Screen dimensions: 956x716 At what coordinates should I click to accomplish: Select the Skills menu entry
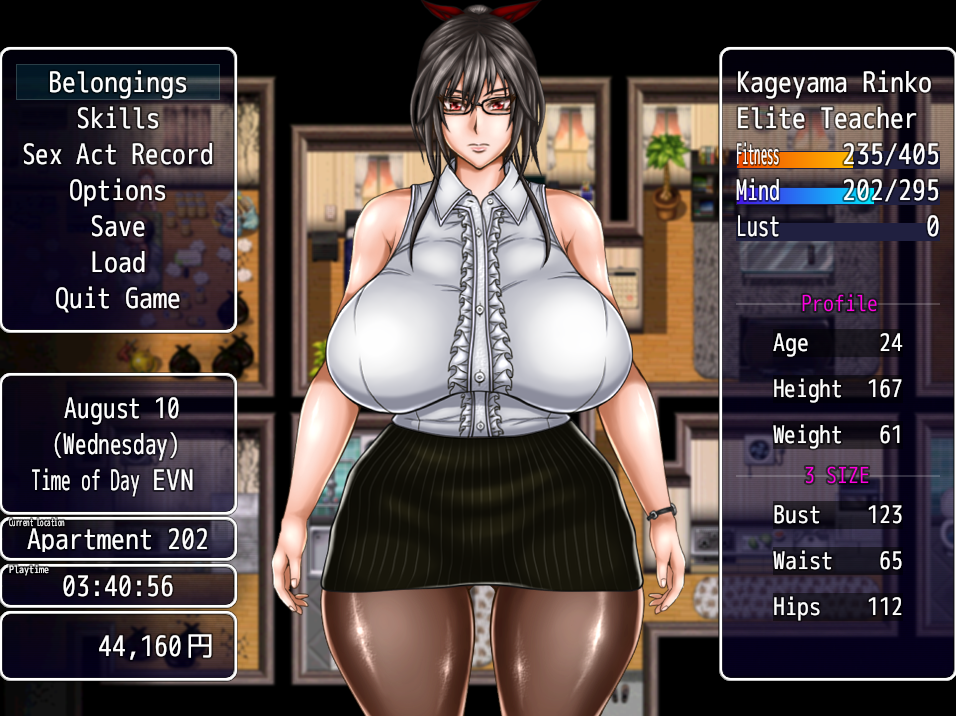click(x=118, y=119)
